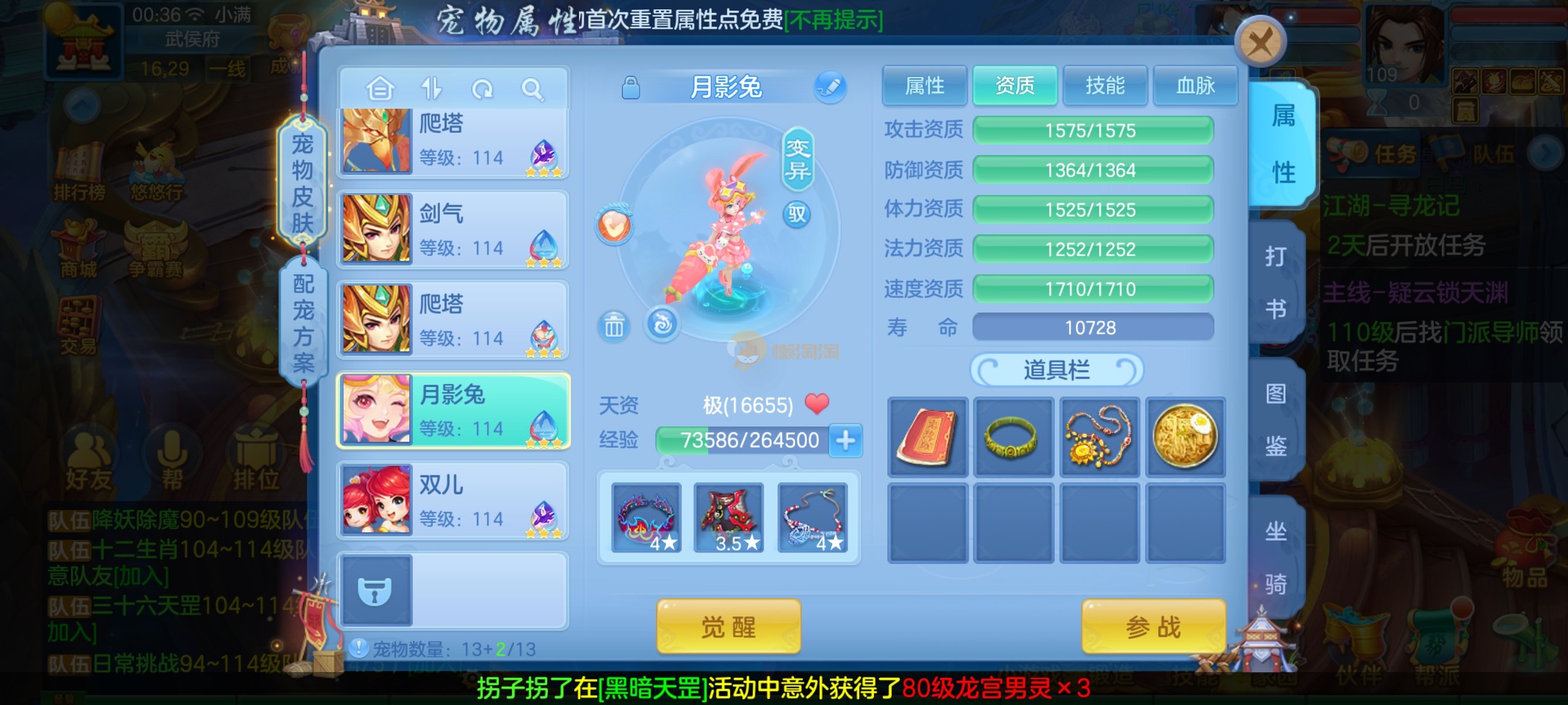
Task: Open the 血脉 bloodline tab
Action: (1195, 86)
